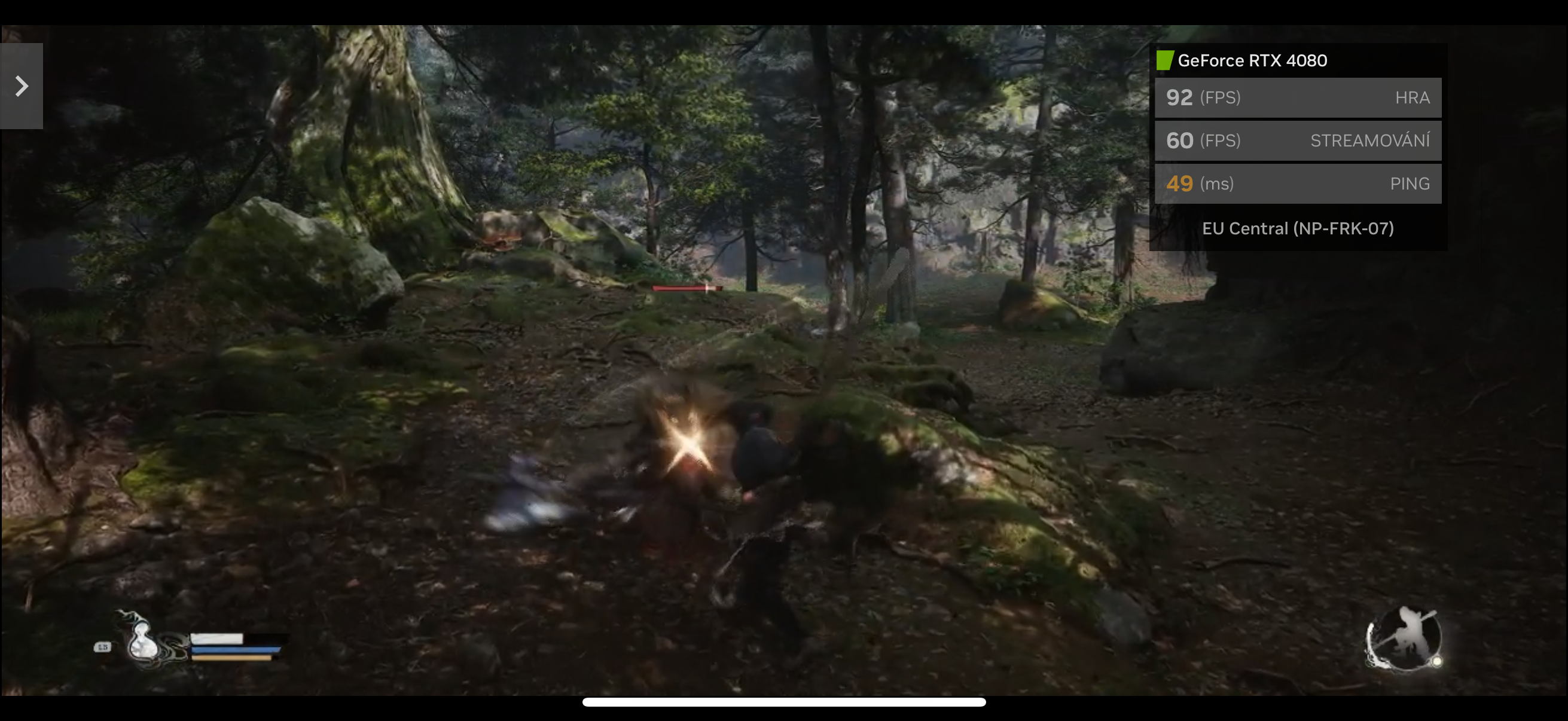Tap the green GPU status indicator square
Image resolution: width=1568 pixels, height=721 pixels.
point(1164,60)
